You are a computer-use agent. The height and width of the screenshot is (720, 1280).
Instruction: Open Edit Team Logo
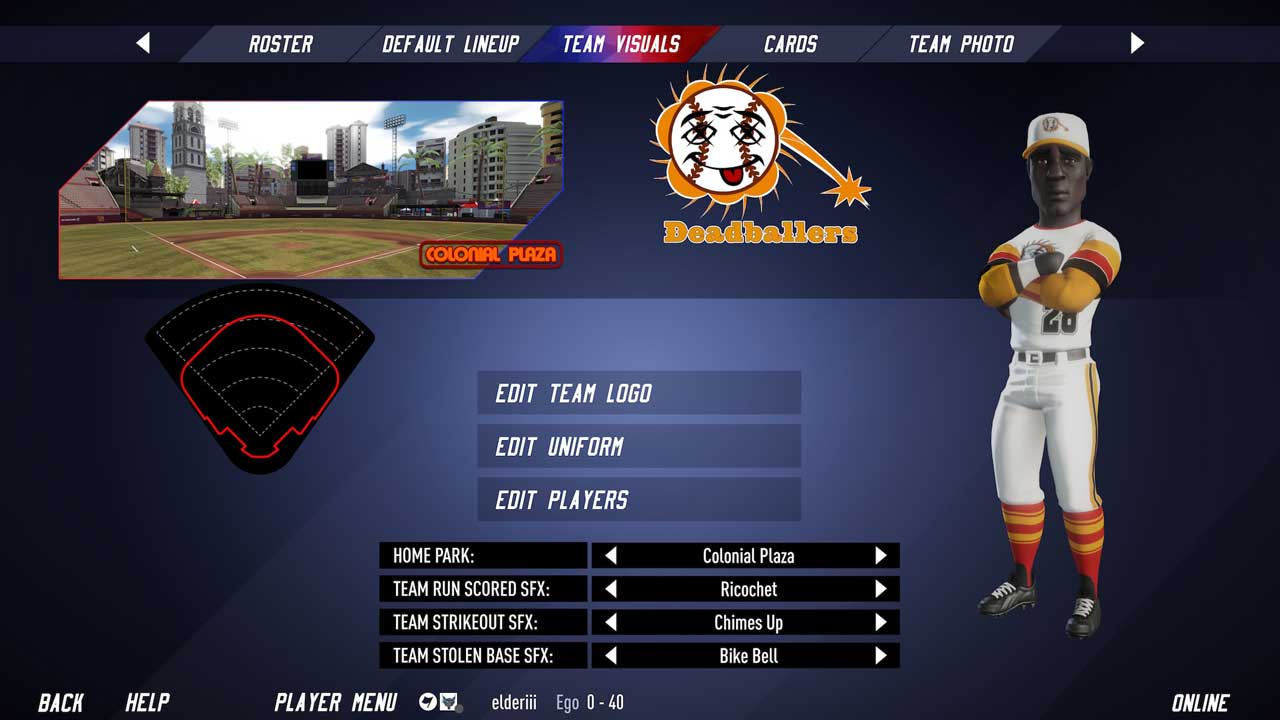pyautogui.click(x=639, y=393)
